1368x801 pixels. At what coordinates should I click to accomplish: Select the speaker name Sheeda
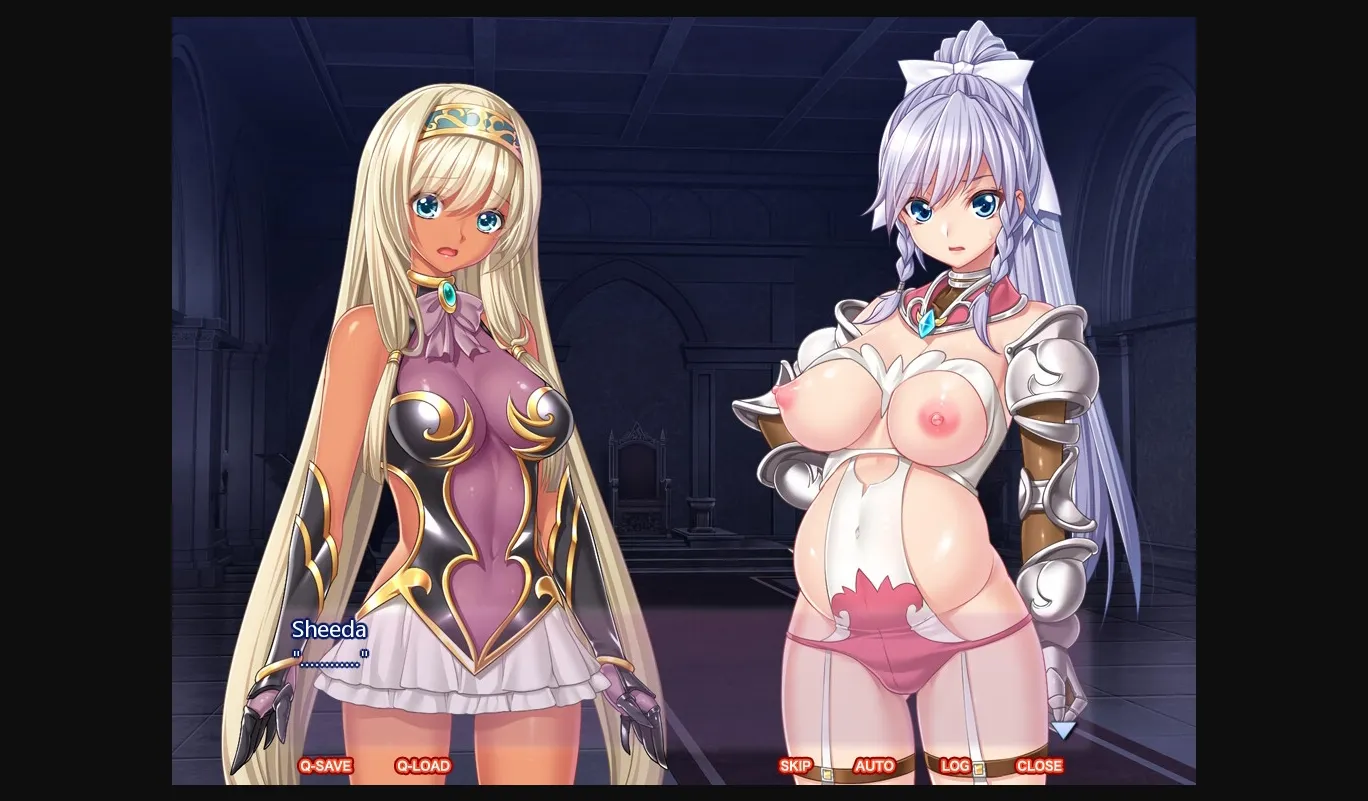point(328,630)
